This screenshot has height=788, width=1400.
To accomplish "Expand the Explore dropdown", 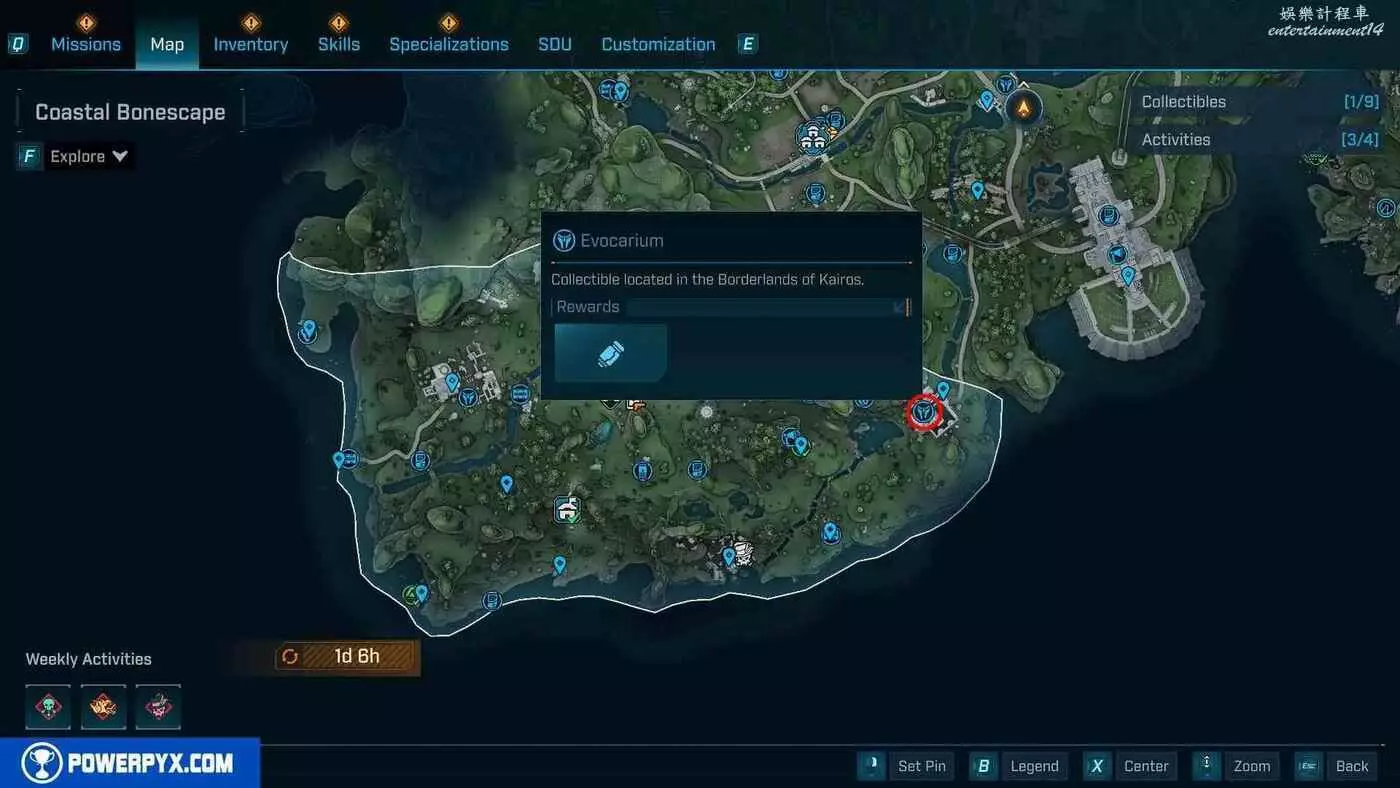I will coord(90,156).
